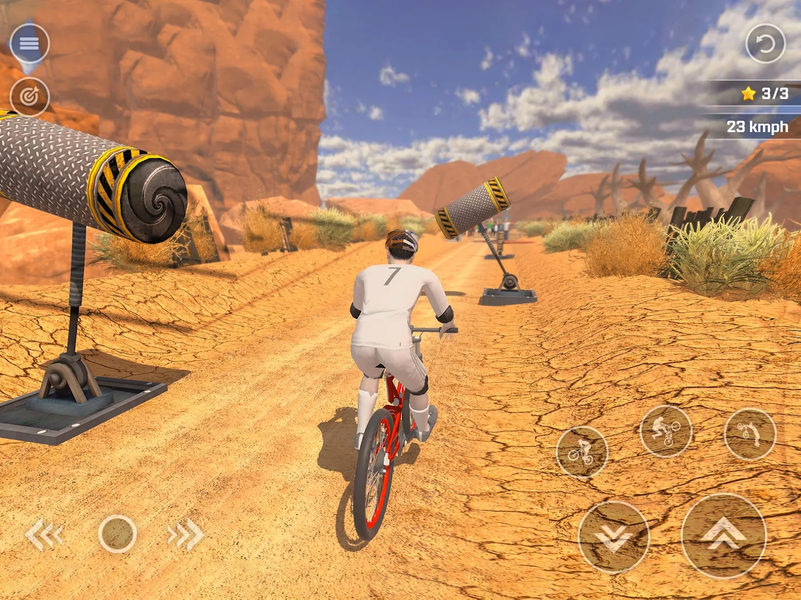Open the hamburger pause menu
The width and height of the screenshot is (801, 600).
click(x=29, y=43)
